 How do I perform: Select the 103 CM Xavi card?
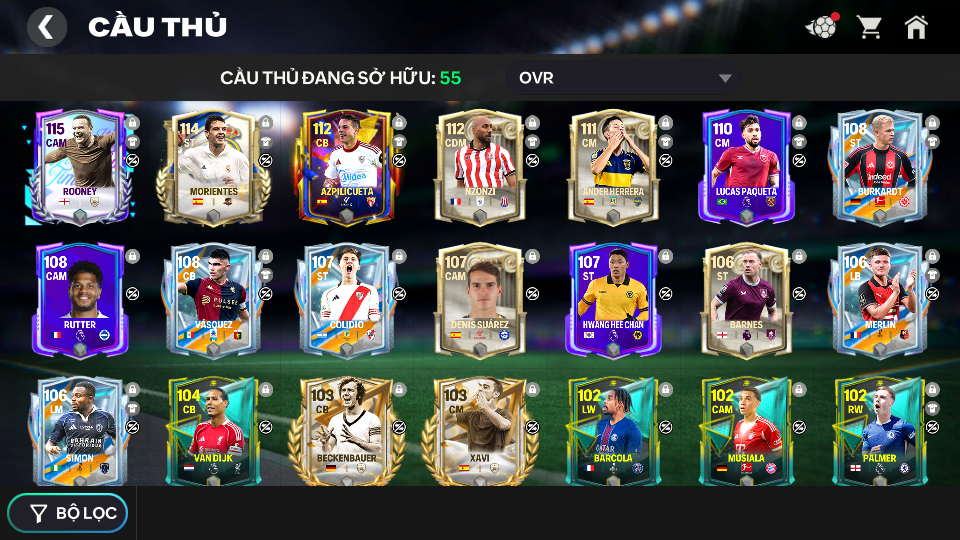(480, 432)
